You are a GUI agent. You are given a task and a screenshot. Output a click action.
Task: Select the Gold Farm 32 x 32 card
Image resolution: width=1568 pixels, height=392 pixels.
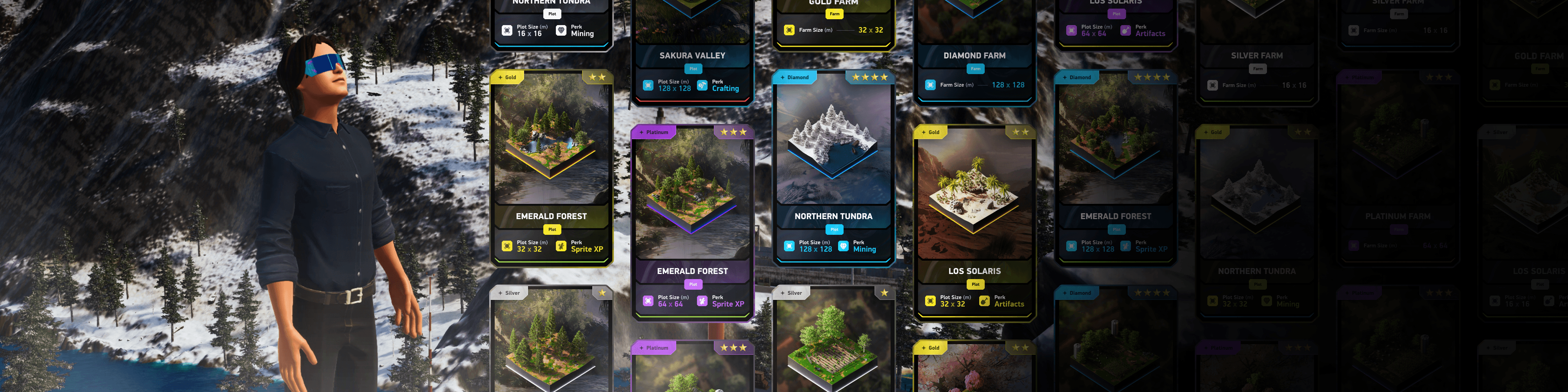(x=833, y=21)
